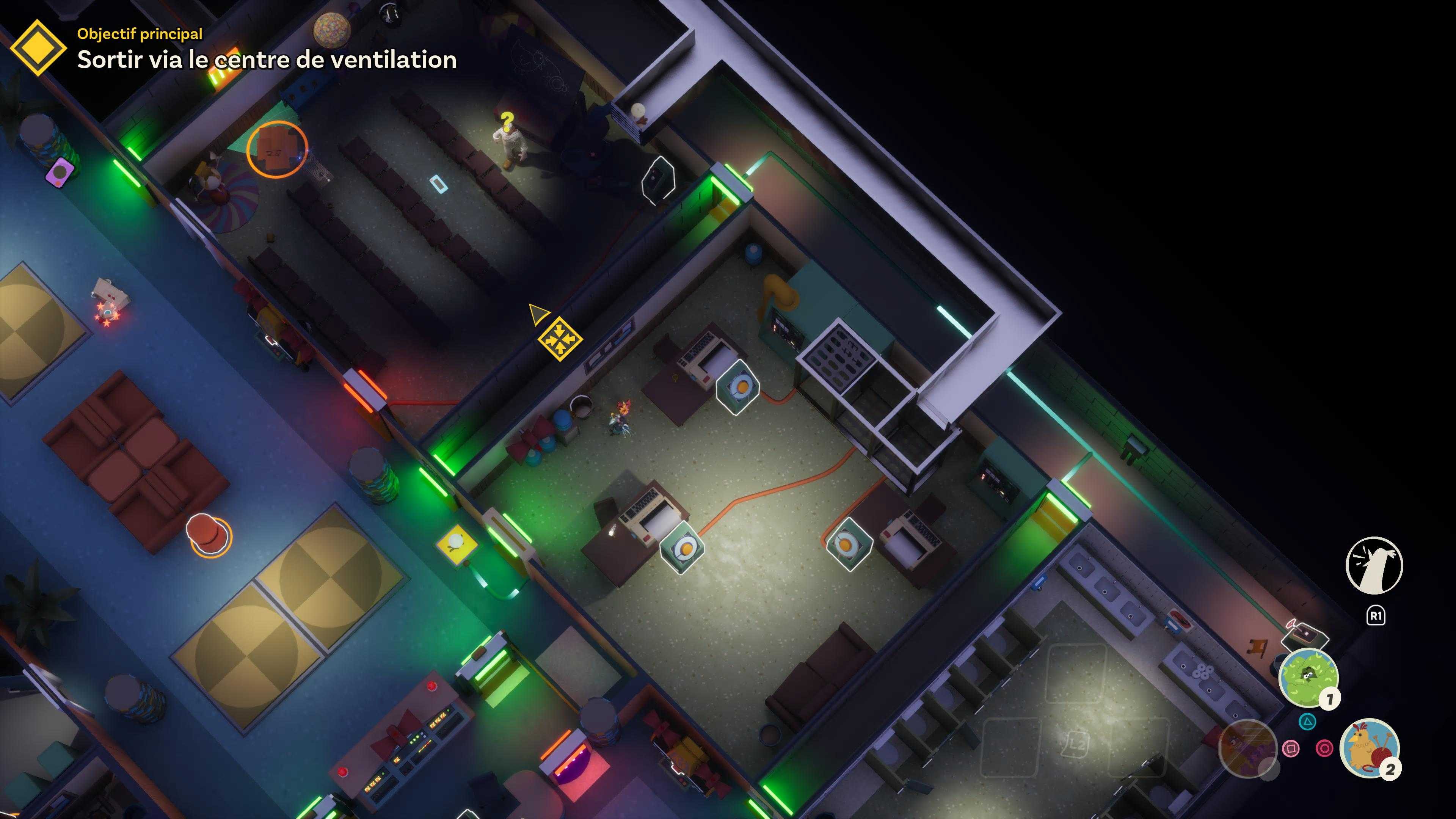1456x819 pixels.
Task: Activate the chicken with yarn ball ability
Action: pos(1368,748)
